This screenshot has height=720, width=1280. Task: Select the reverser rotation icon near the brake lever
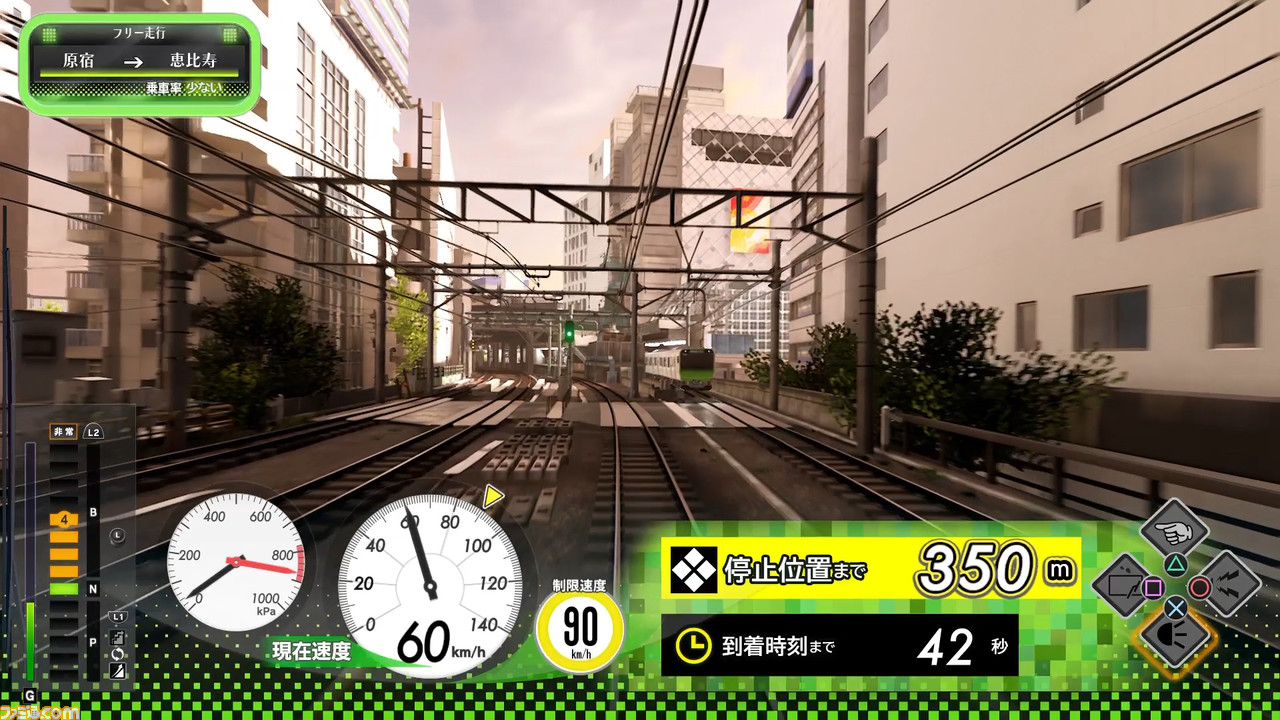tap(117, 655)
